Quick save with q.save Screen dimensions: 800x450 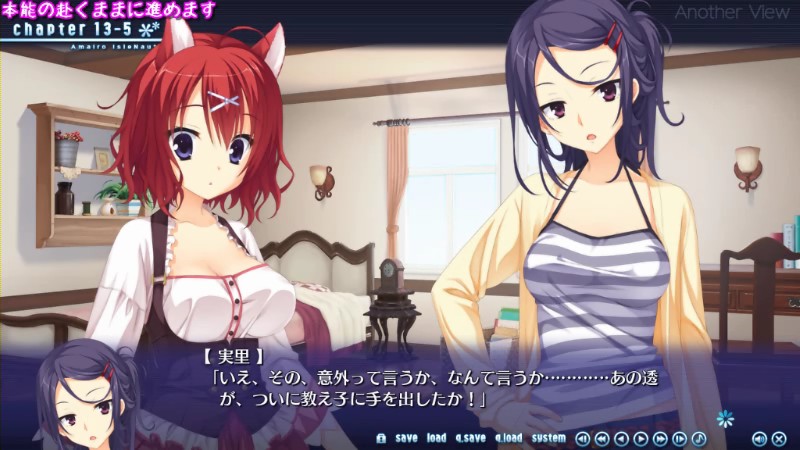tap(470, 438)
